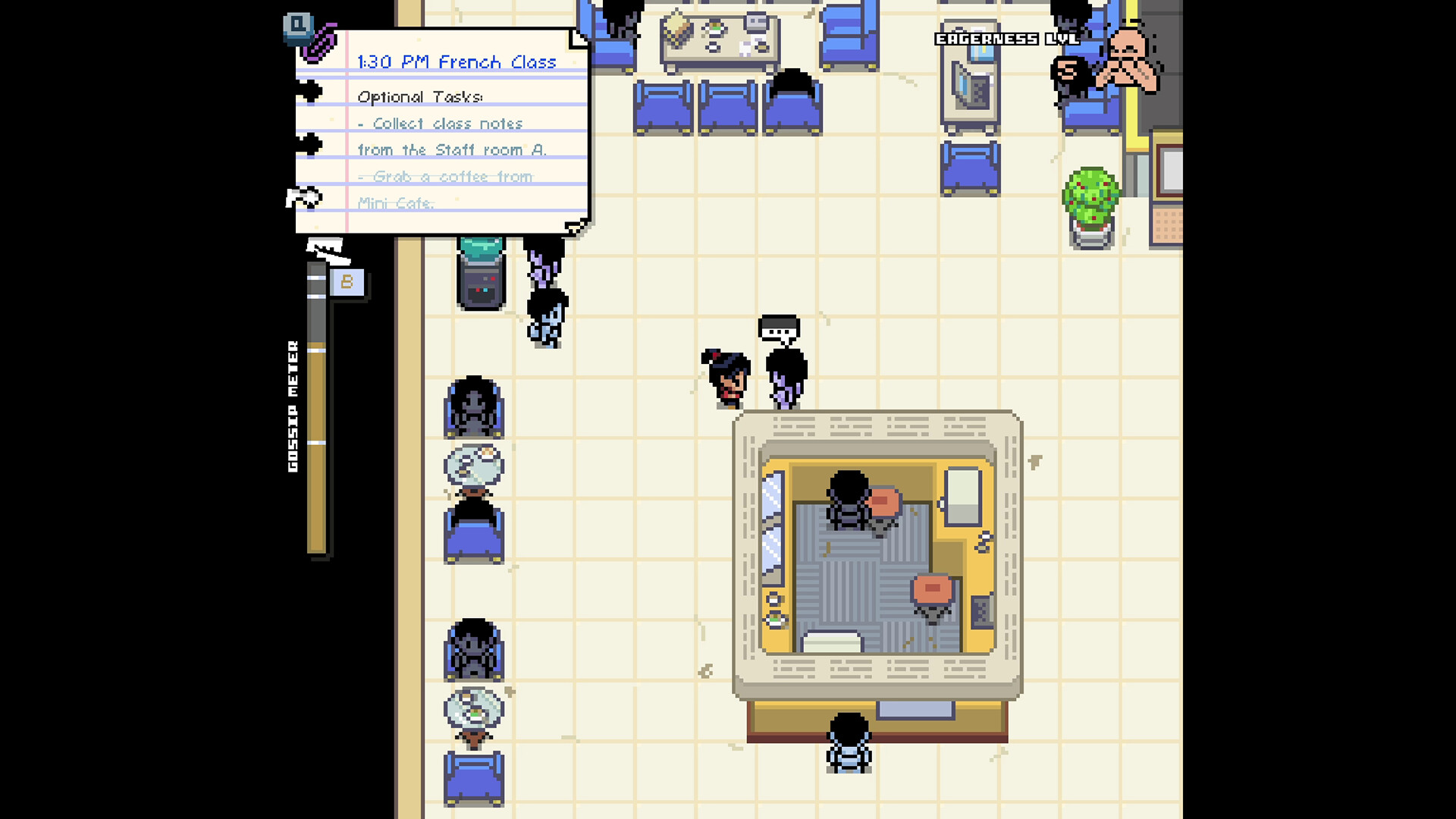Select the vending machine near the hallway
Image resolution: width=1456 pixels, height=819 pixels.
click(479, 273)
